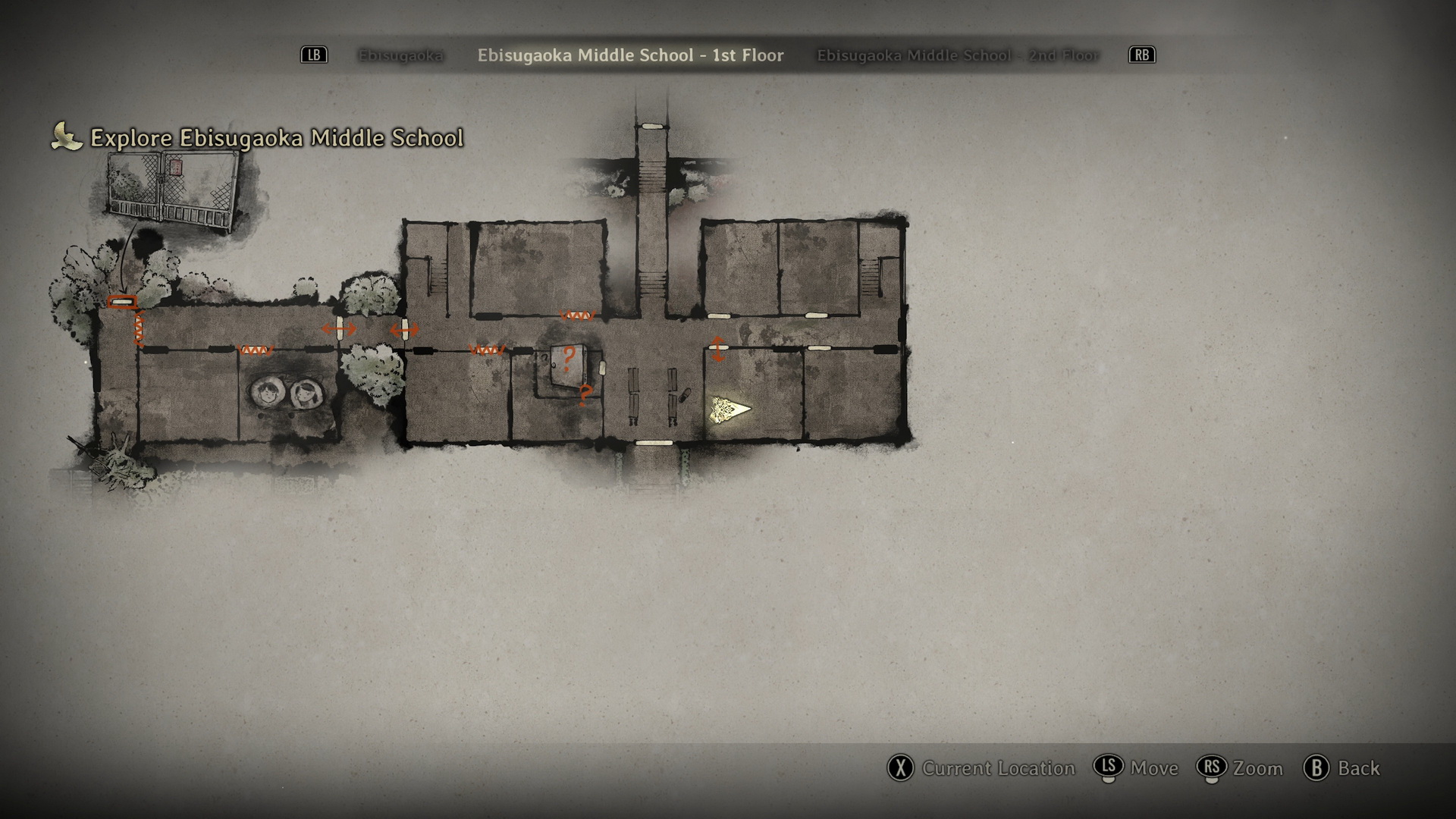Switch to the Ebisugaoka map tab
The image size is (1456, 819).
click(400, 55)
